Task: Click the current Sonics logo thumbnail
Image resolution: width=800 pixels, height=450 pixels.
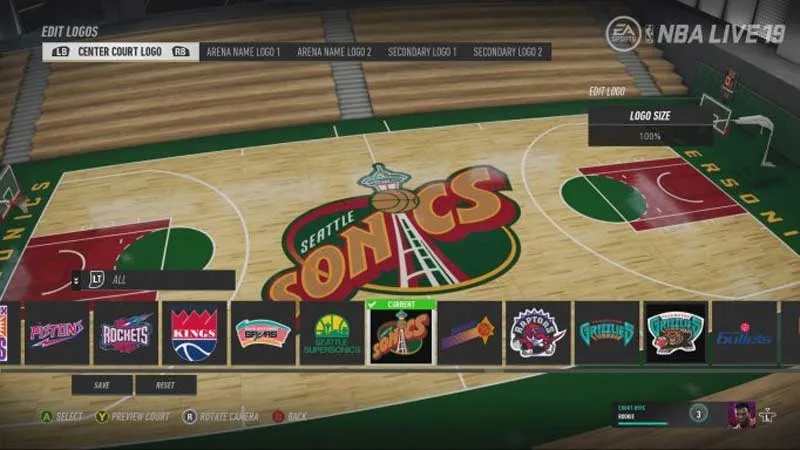Action: [400, 335]
